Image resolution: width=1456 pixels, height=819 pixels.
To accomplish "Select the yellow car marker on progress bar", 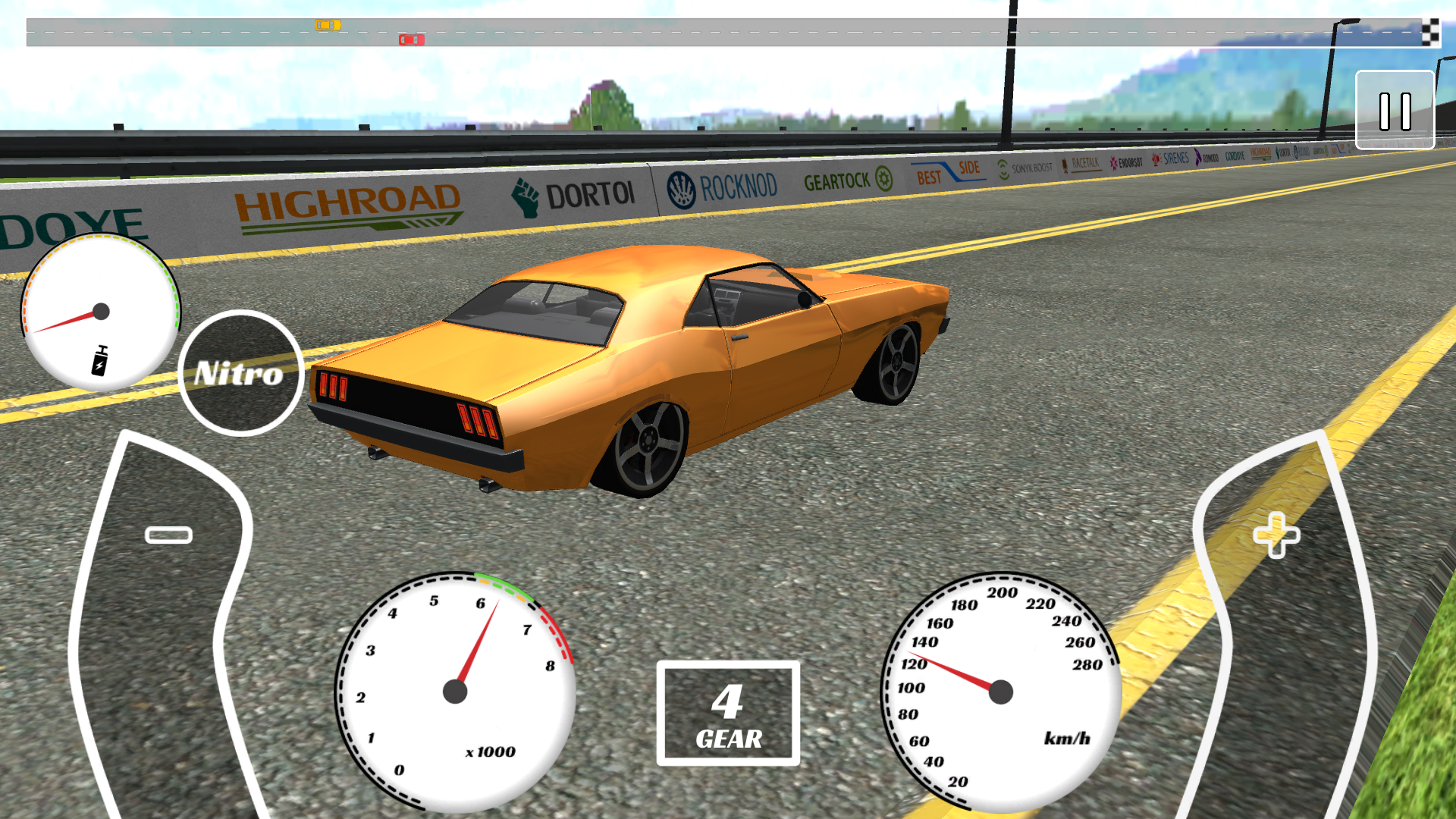I will click(326, 24).
